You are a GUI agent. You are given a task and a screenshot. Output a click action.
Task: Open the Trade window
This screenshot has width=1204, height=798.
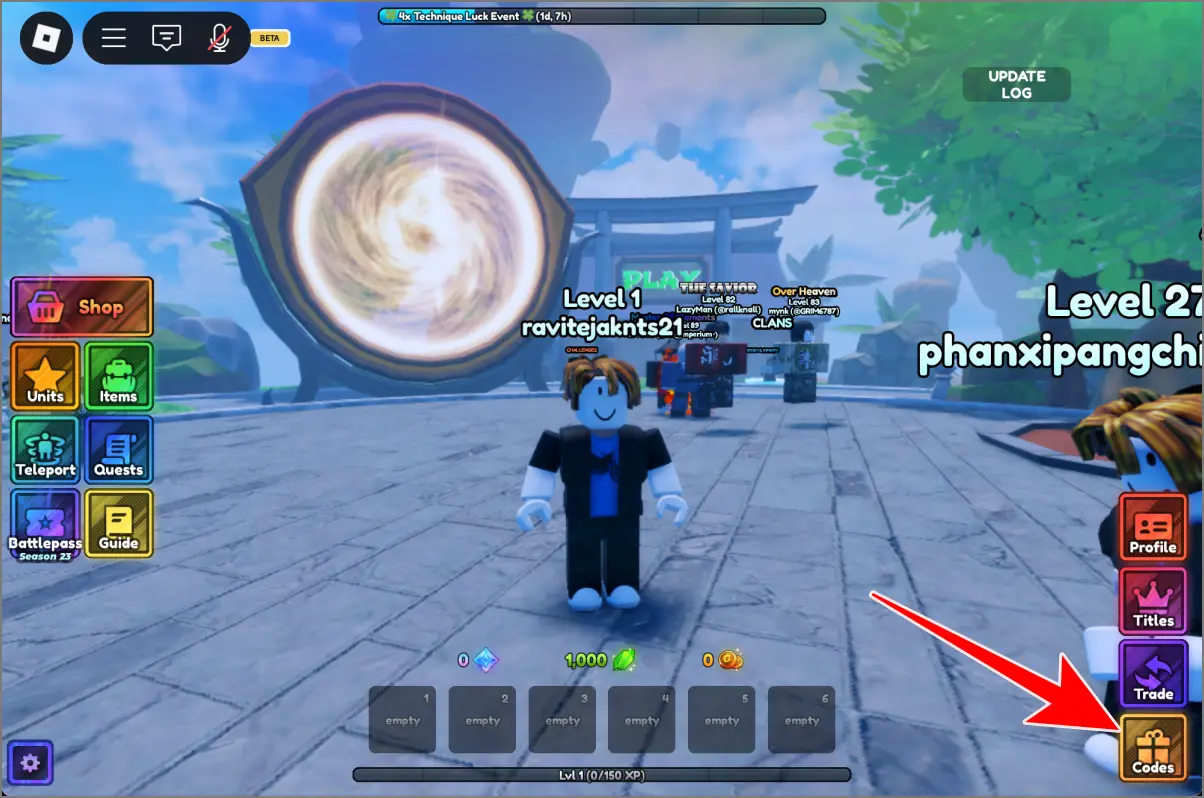click(x=1153, y=674)
